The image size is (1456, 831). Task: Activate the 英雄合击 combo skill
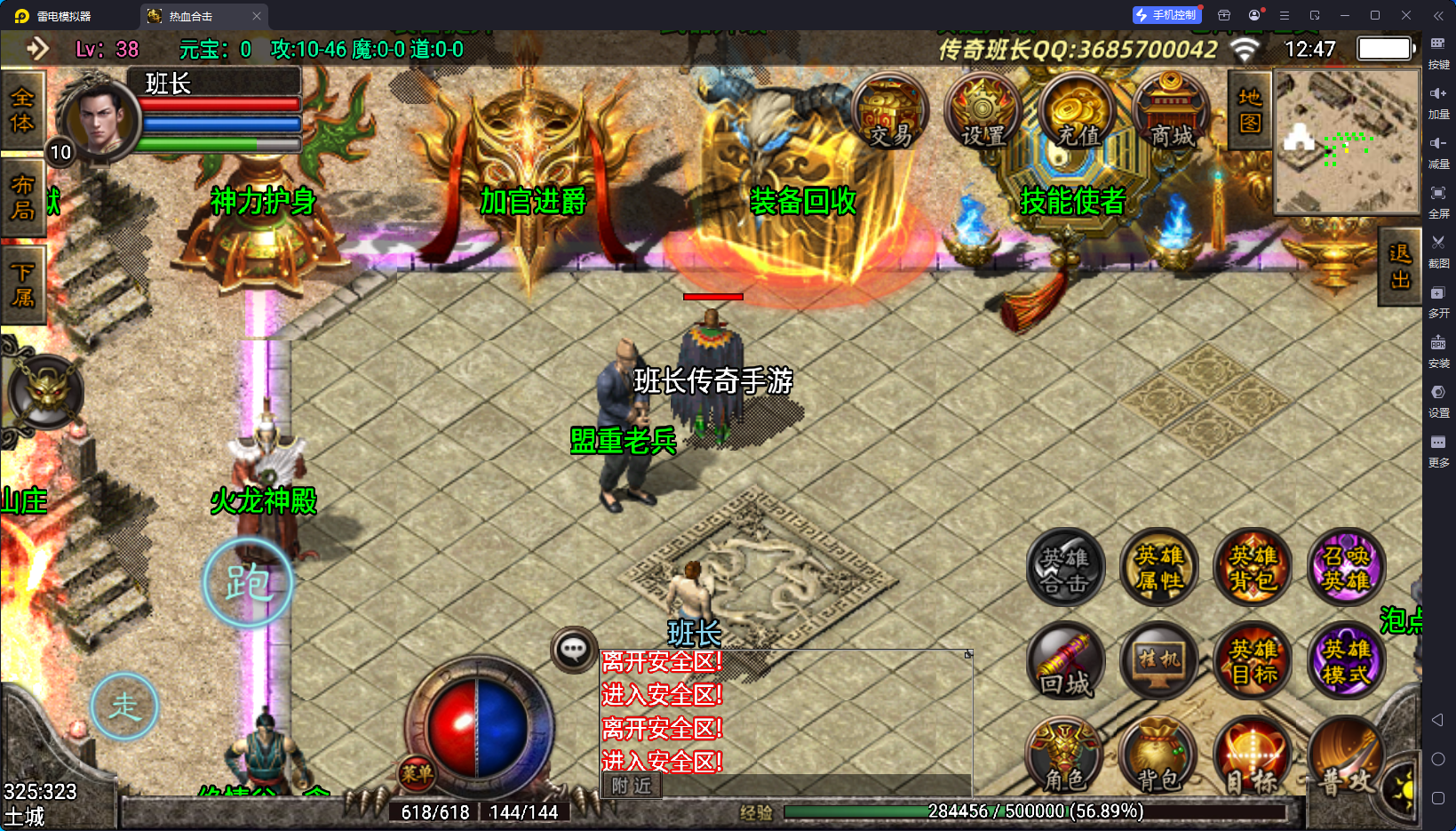click(1065, 568)
